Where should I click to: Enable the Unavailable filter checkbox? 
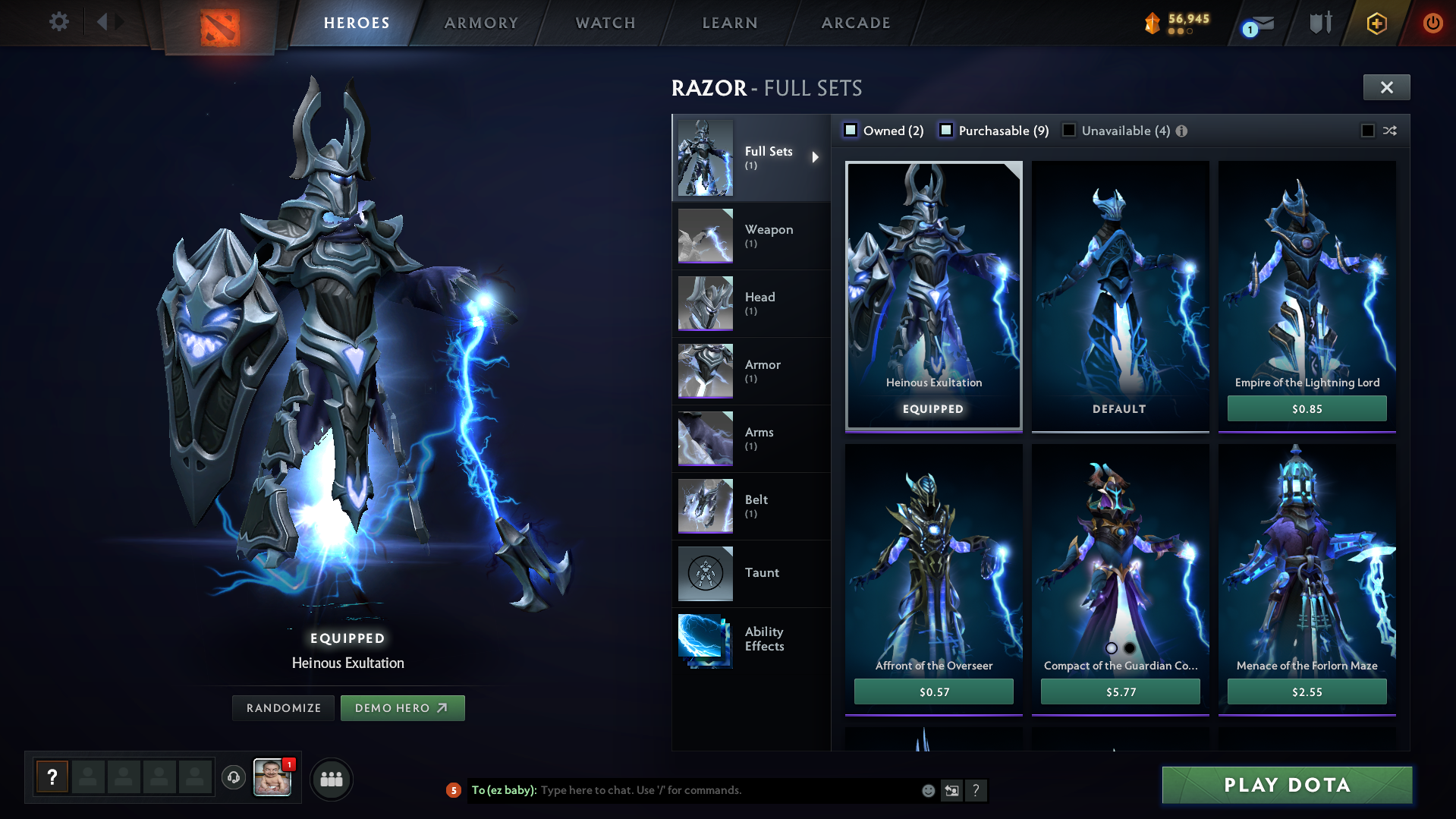pyautogui.click(x=1069, y=131)
